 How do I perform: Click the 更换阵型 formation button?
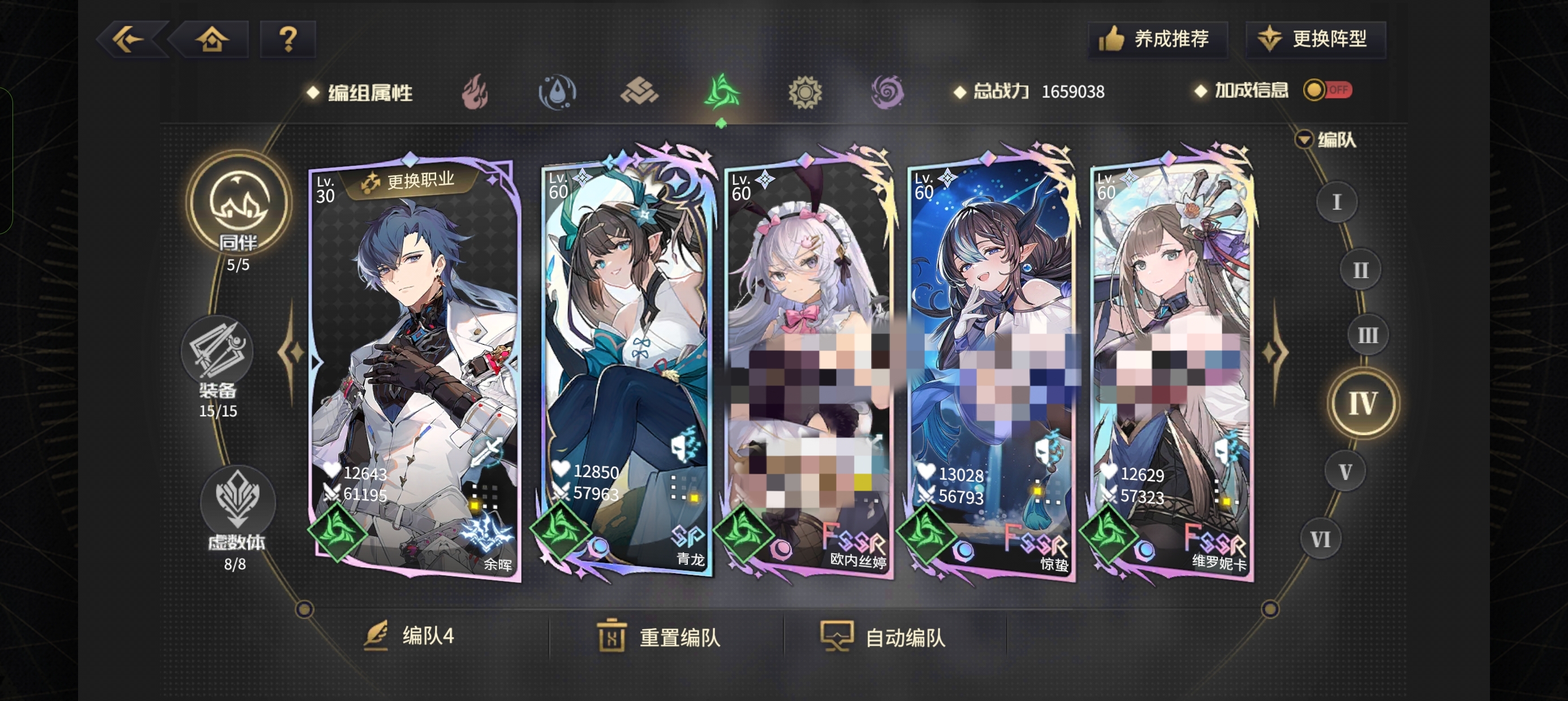tap(1315, 40)
